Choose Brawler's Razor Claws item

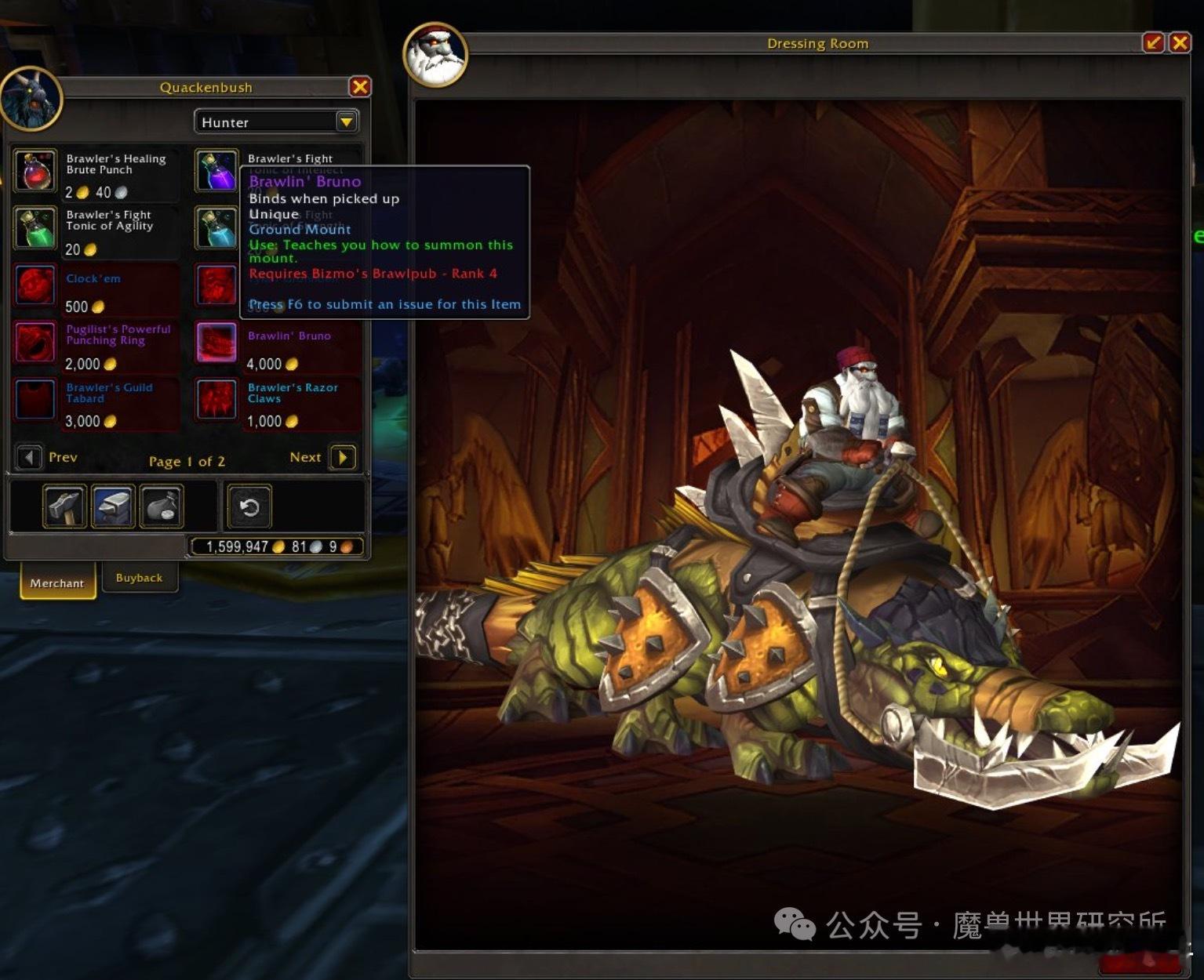point(216,400)
